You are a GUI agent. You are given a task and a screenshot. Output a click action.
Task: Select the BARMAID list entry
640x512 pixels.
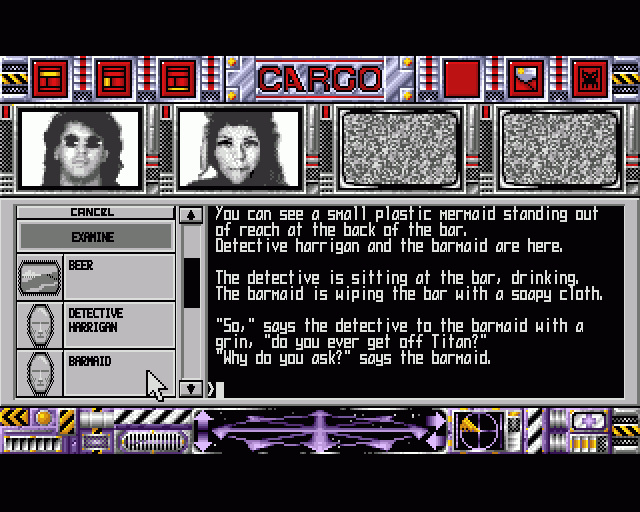click(95, 369)
